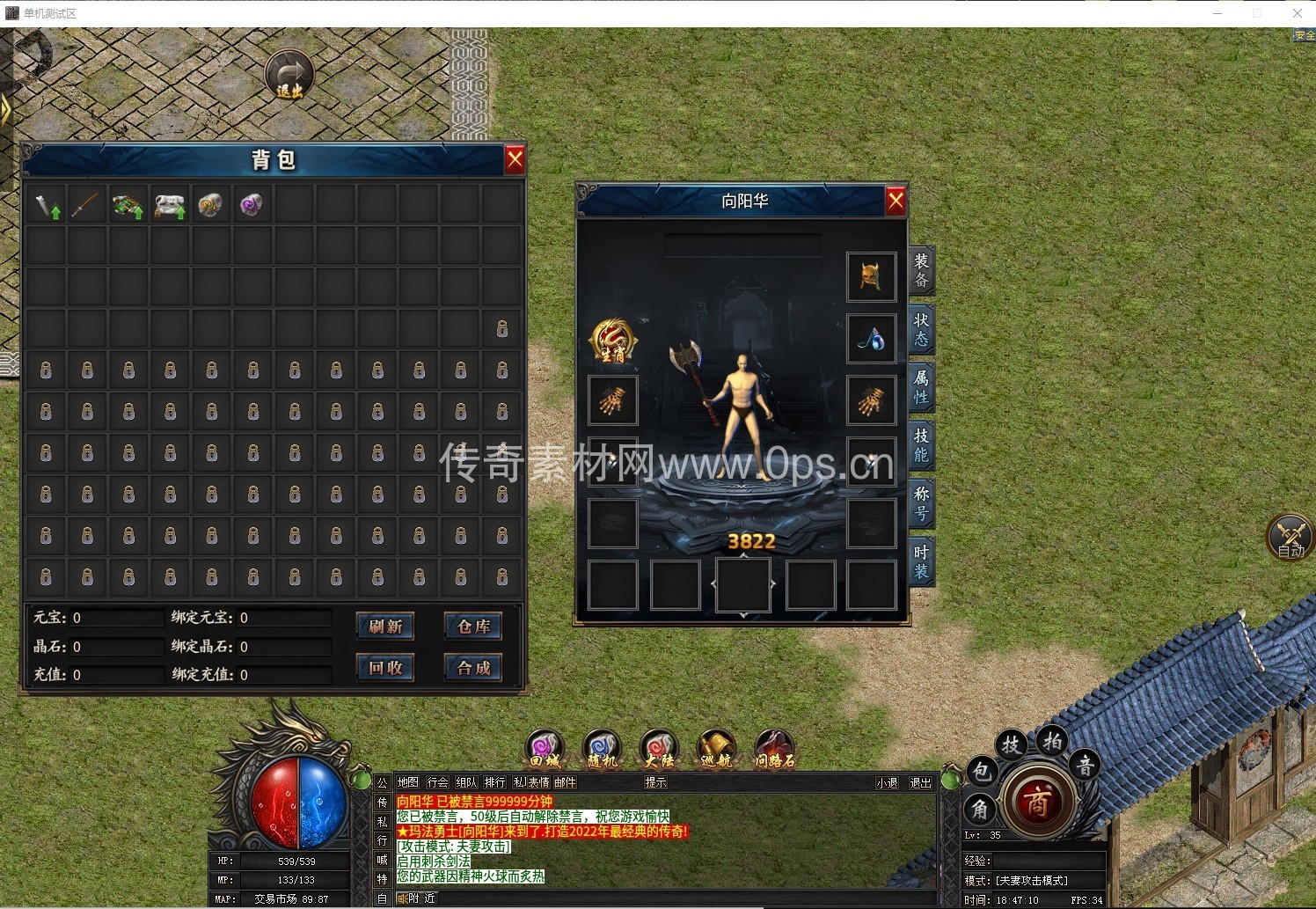Switch to the 时装 fashion tab
The width and height of the screenshot is (1316, 909).
921,561
